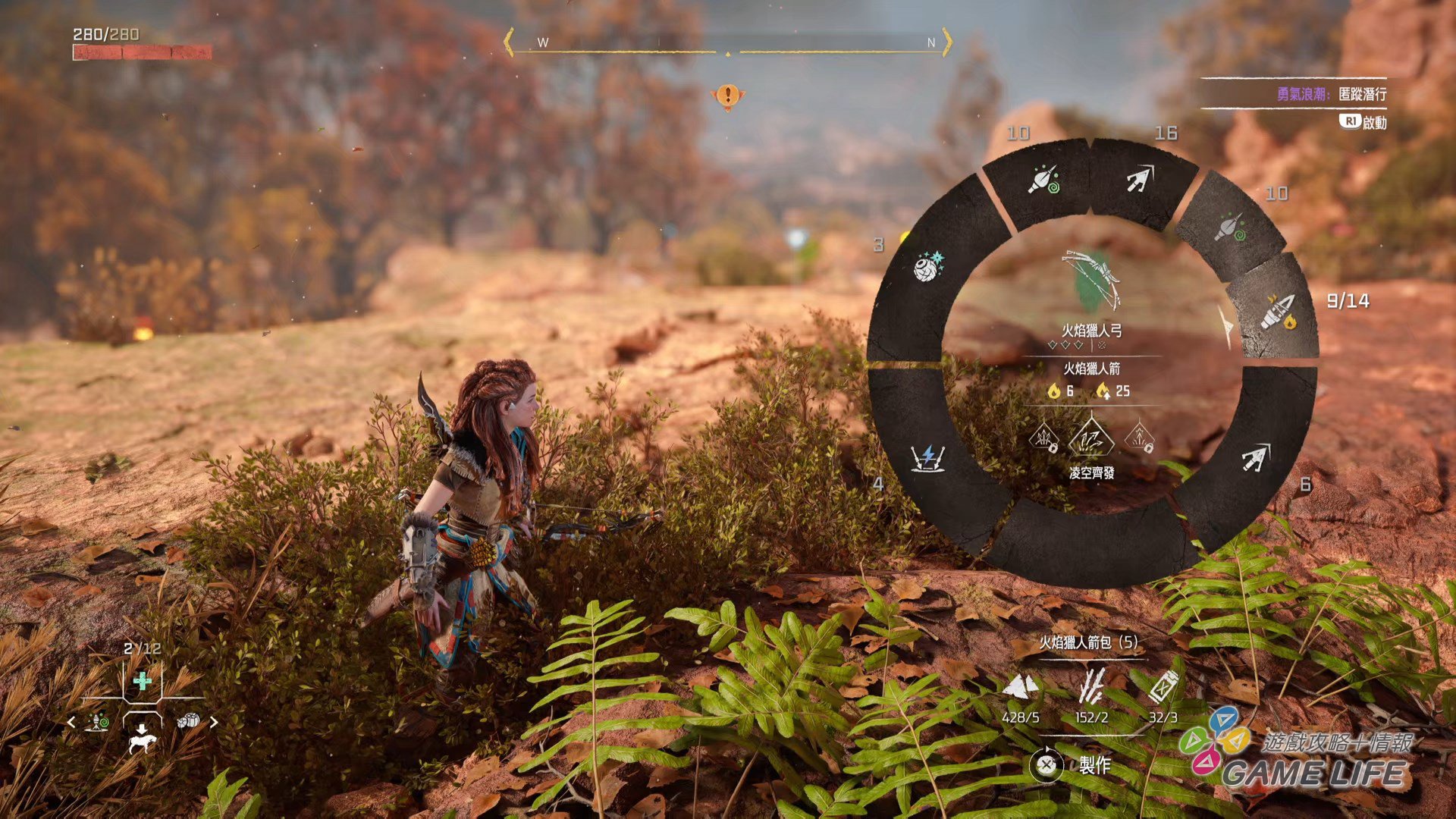This screenshot has height=819, width=1456.
Task: Click the left arrow of the tool selector
Action: (x=71, y=723)
